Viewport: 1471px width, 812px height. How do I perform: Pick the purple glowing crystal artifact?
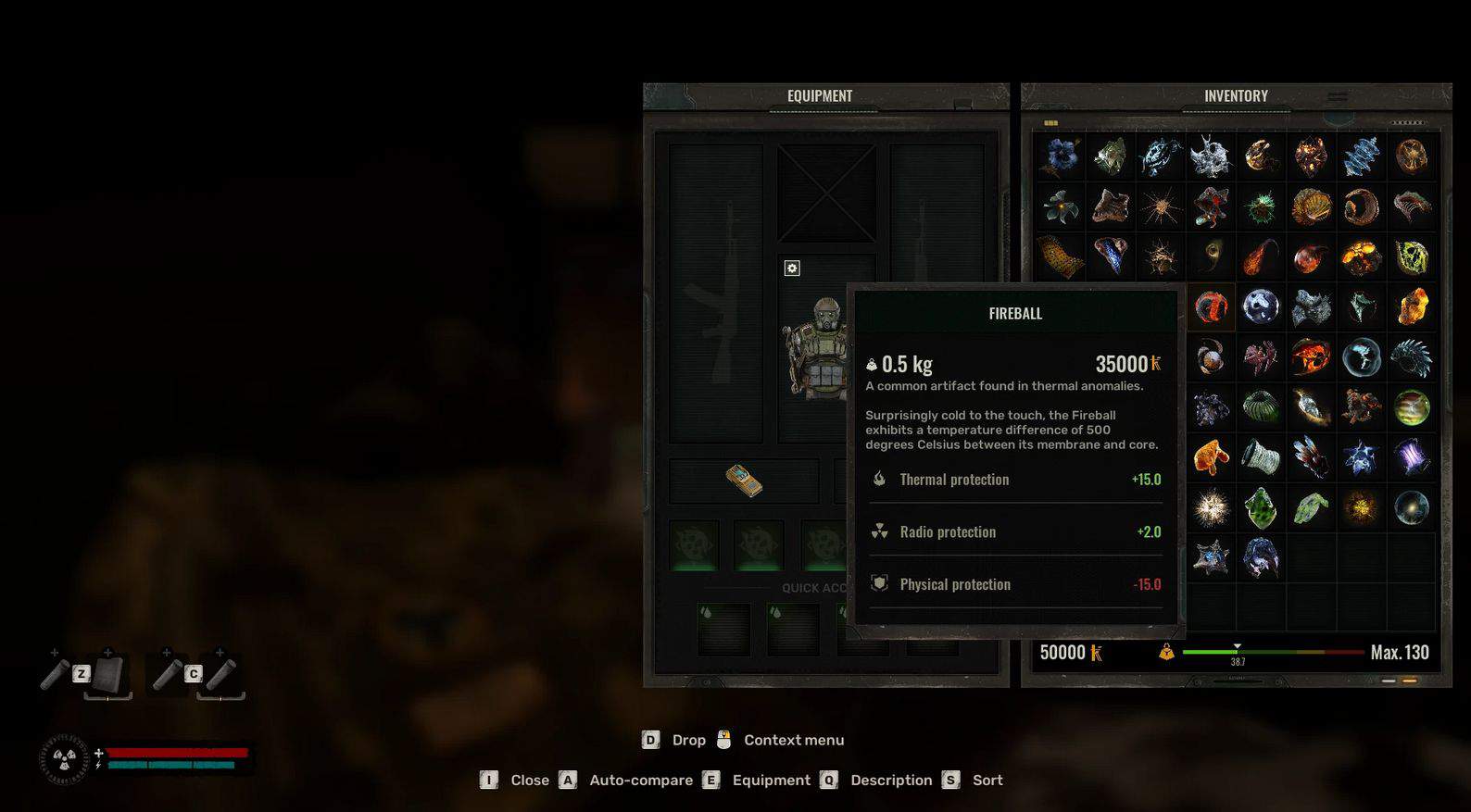(x=1411, y=457)
